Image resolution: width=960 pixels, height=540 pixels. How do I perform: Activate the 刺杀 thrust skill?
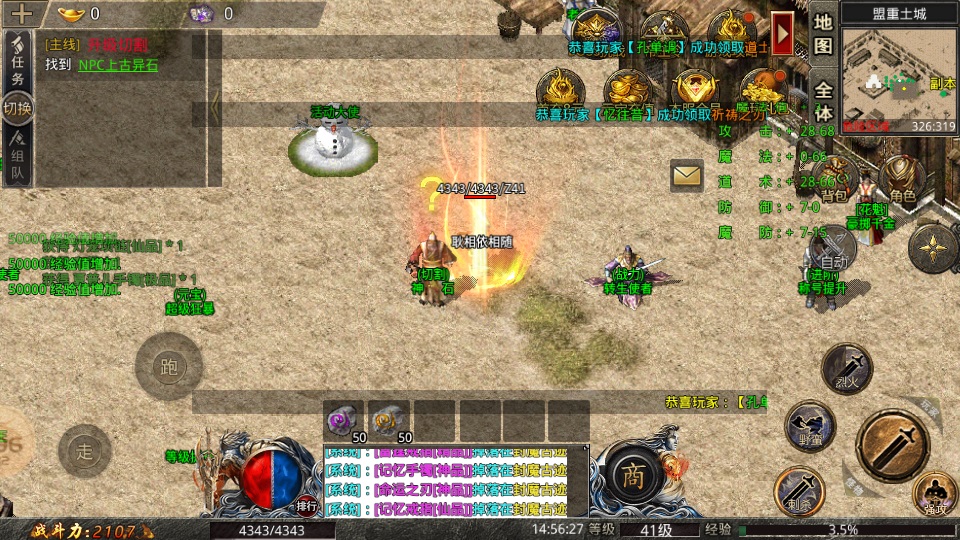coord(799,490)
